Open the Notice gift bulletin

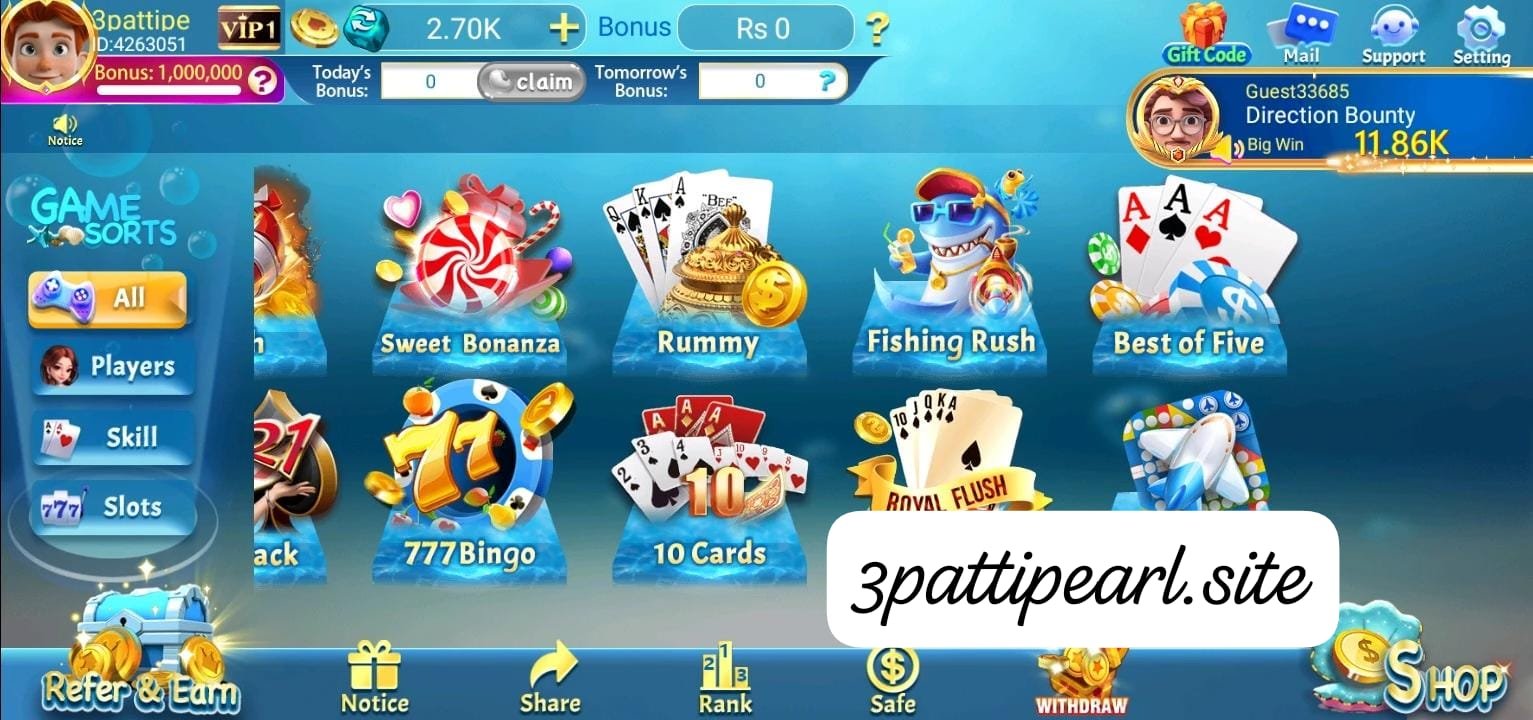pos(375,675)
